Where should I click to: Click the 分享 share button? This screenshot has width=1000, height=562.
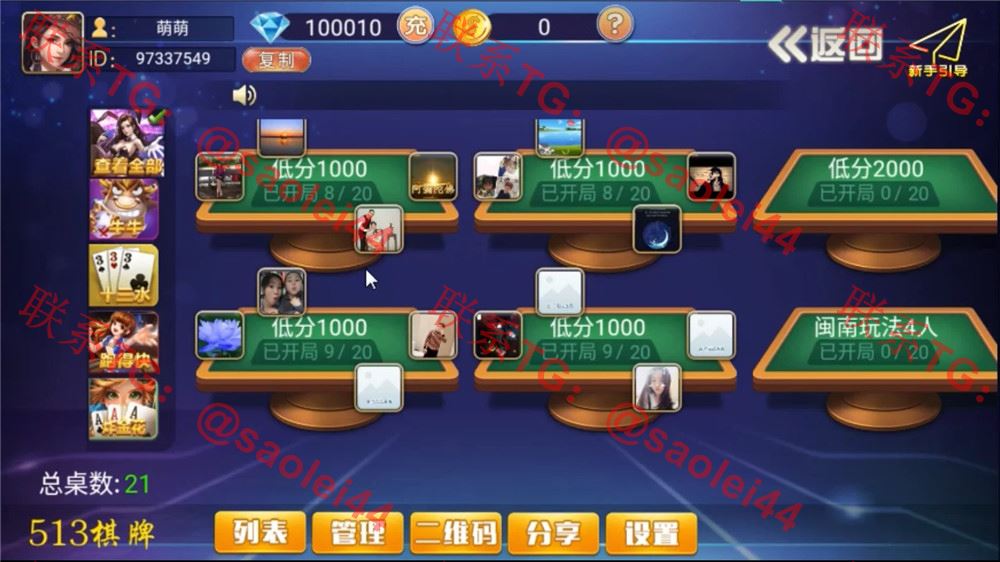pyautogui.click(x=553, y=533)
